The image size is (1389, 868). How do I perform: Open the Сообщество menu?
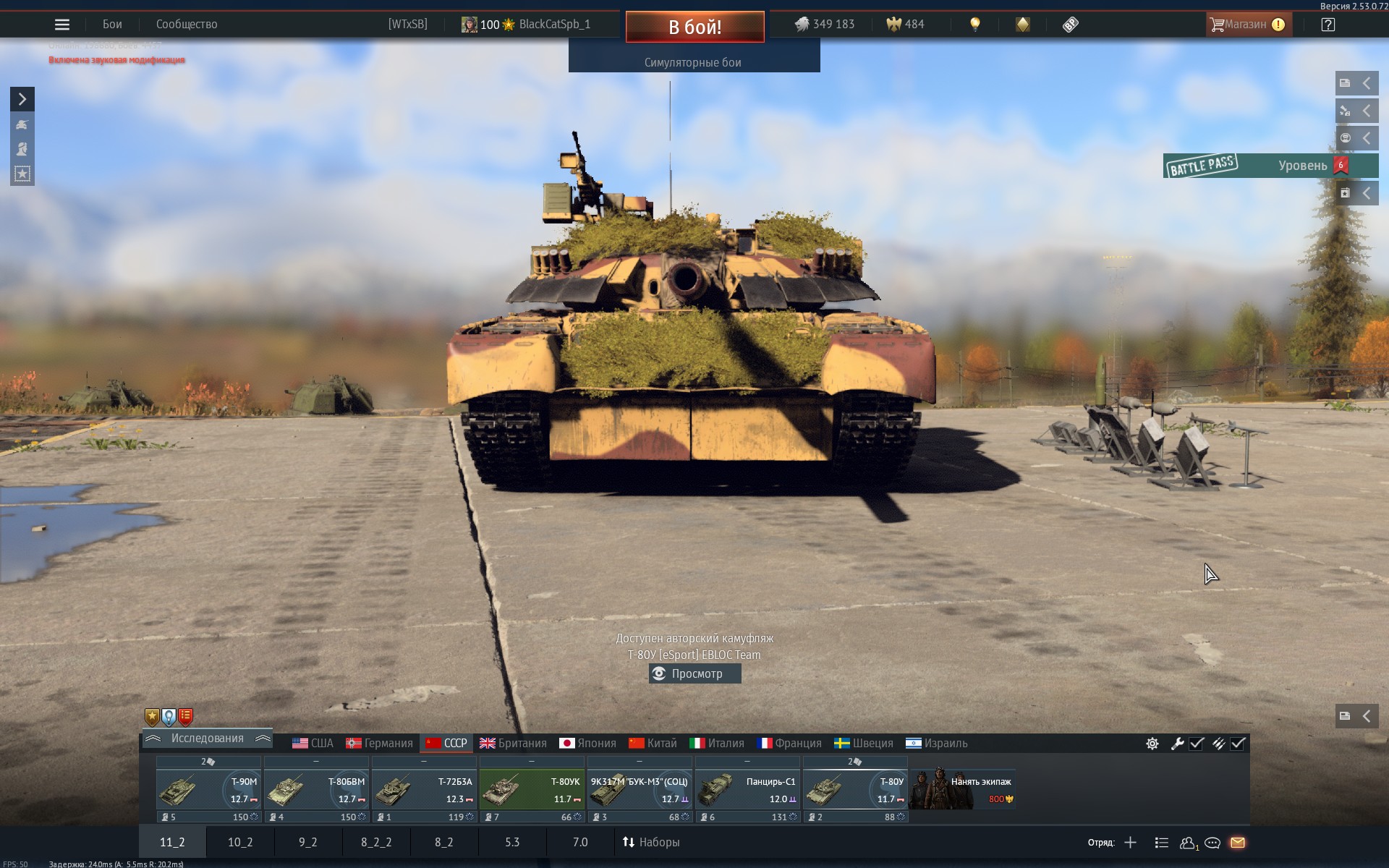point(187,25)
